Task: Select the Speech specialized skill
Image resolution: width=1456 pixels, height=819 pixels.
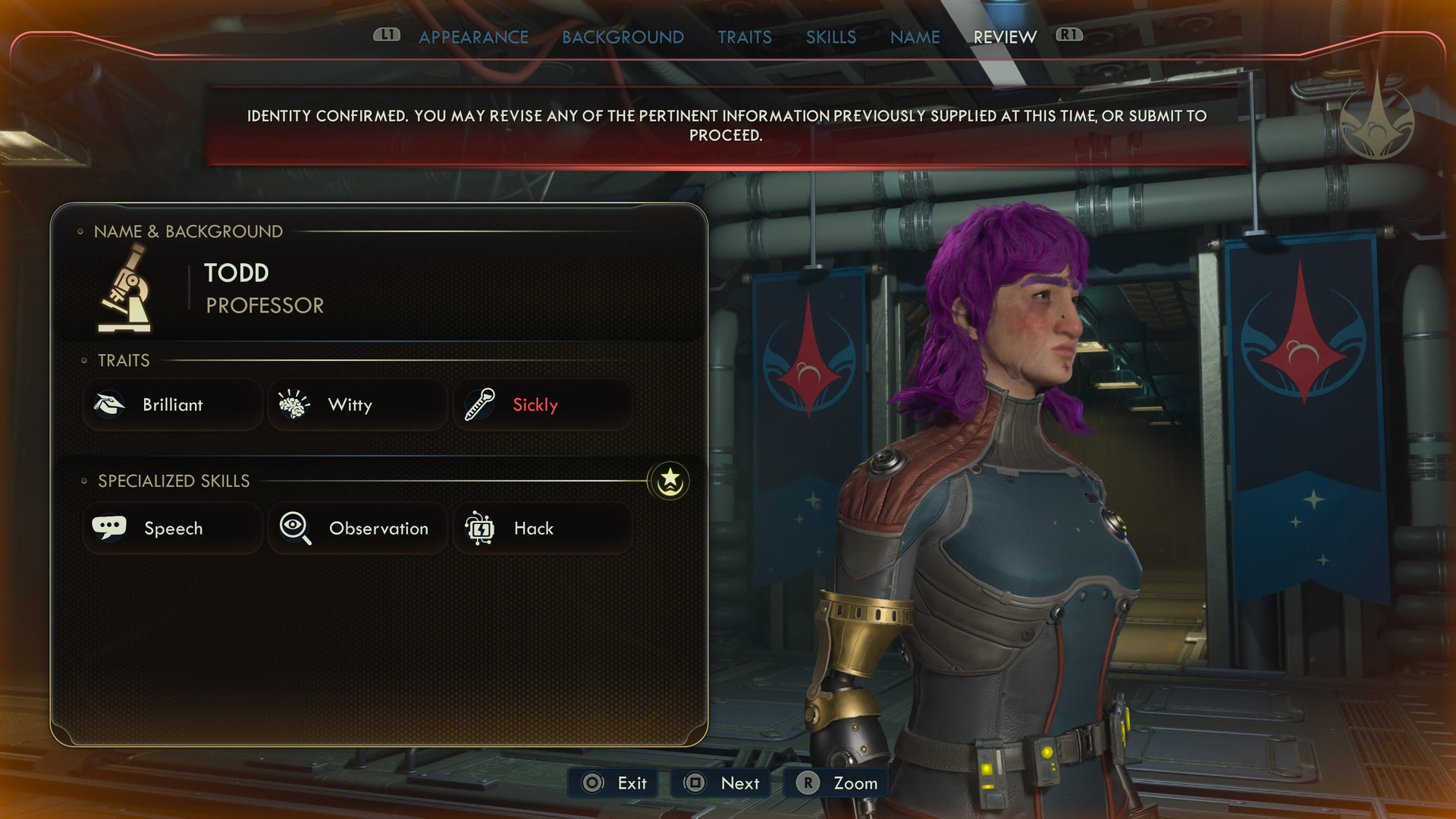Action: click(173, 529)
